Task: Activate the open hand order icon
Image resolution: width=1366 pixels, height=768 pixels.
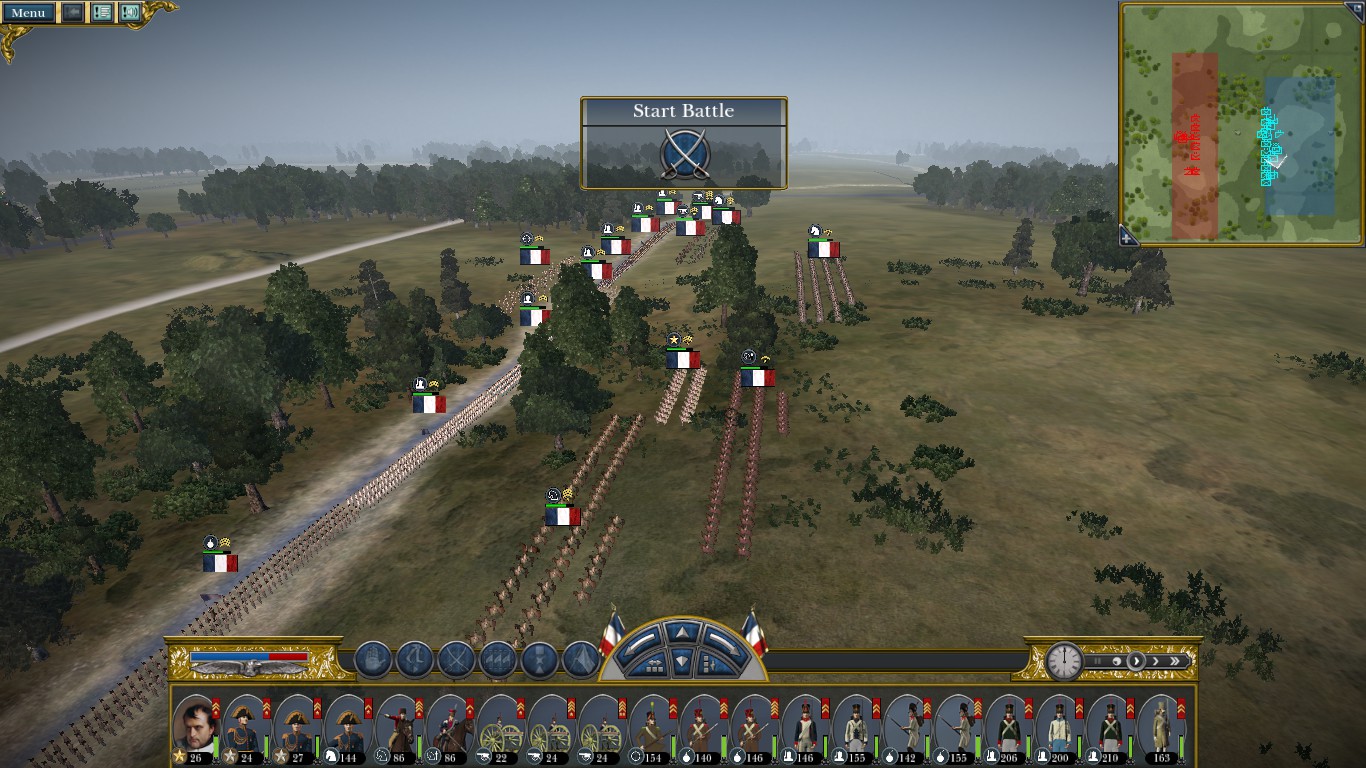Action: [373, 660]
